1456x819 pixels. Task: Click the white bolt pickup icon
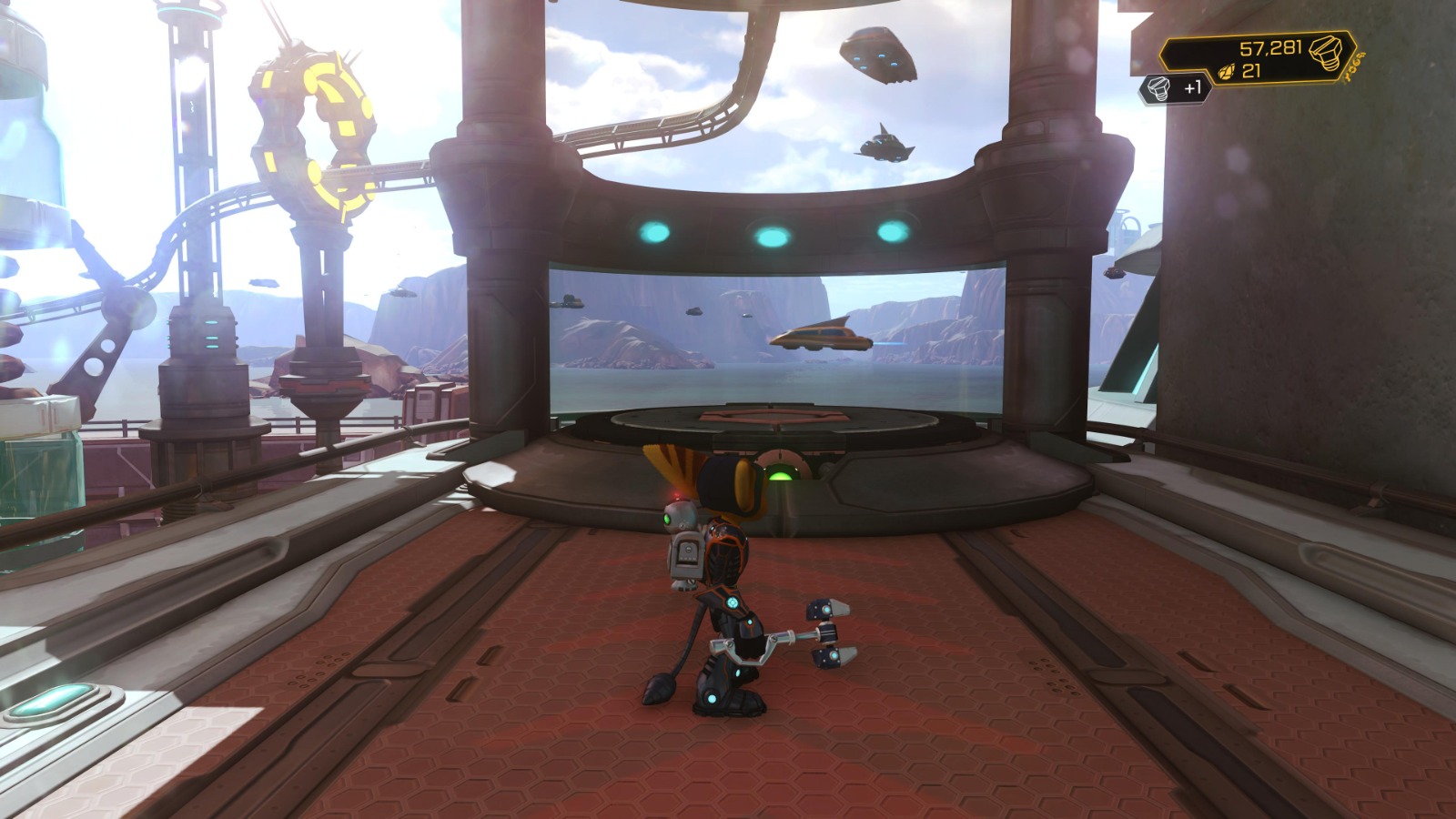(x=1159, y=88)
